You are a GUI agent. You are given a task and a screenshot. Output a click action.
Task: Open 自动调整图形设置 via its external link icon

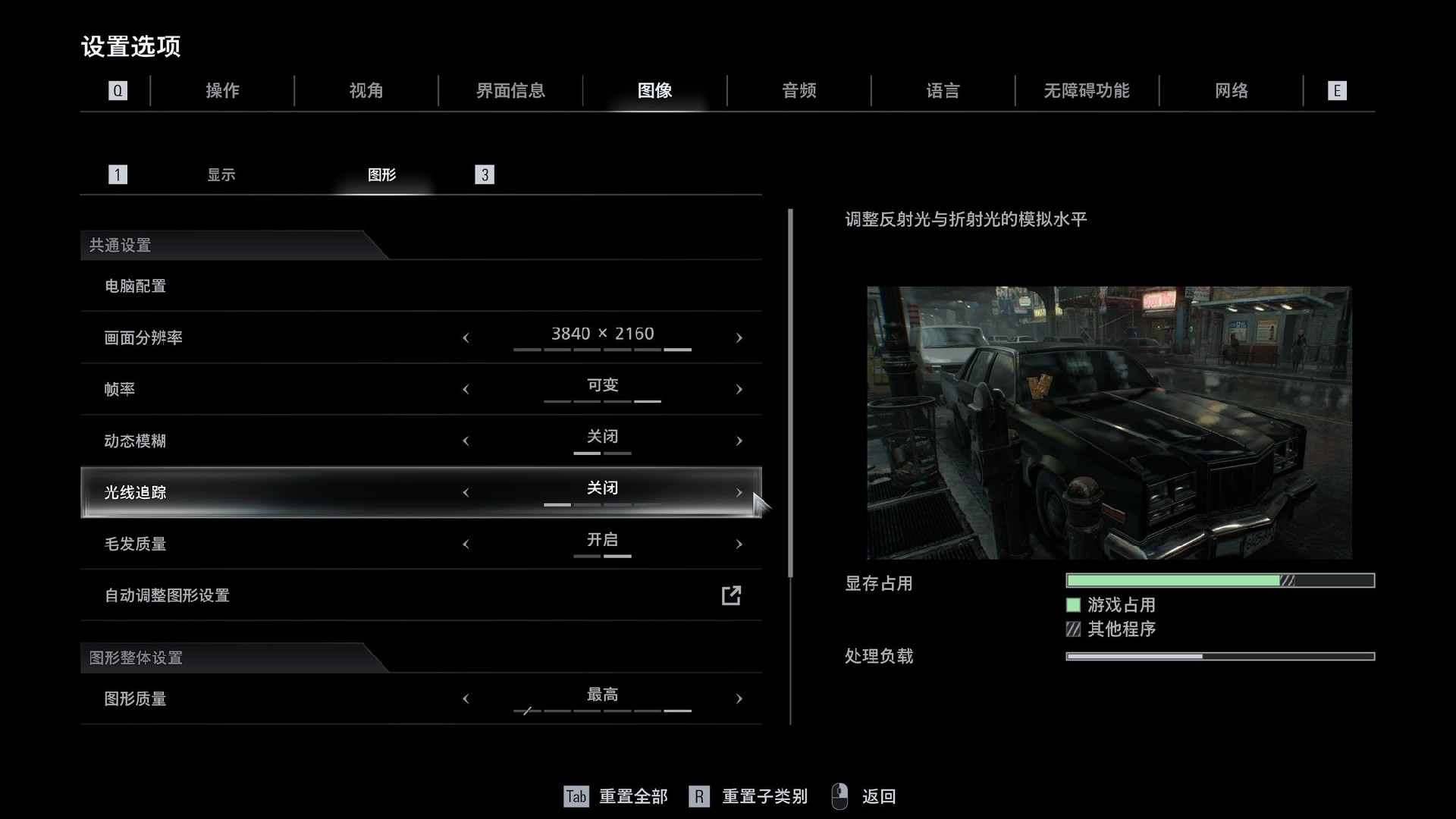click(x=730, y=596)
